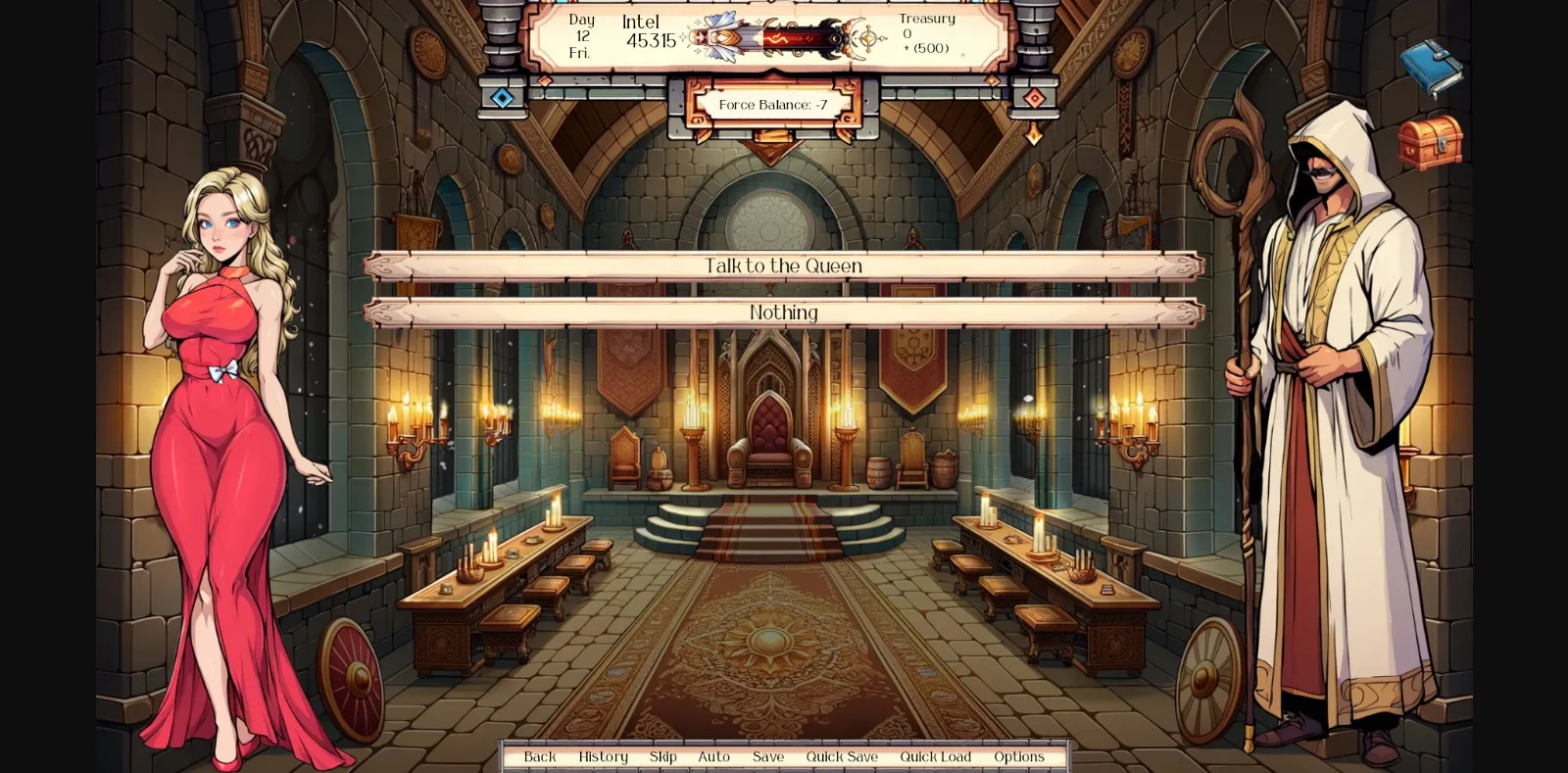1568x773 pixels.
Task: Open the treasure chest inventory
Action: 1432,144
